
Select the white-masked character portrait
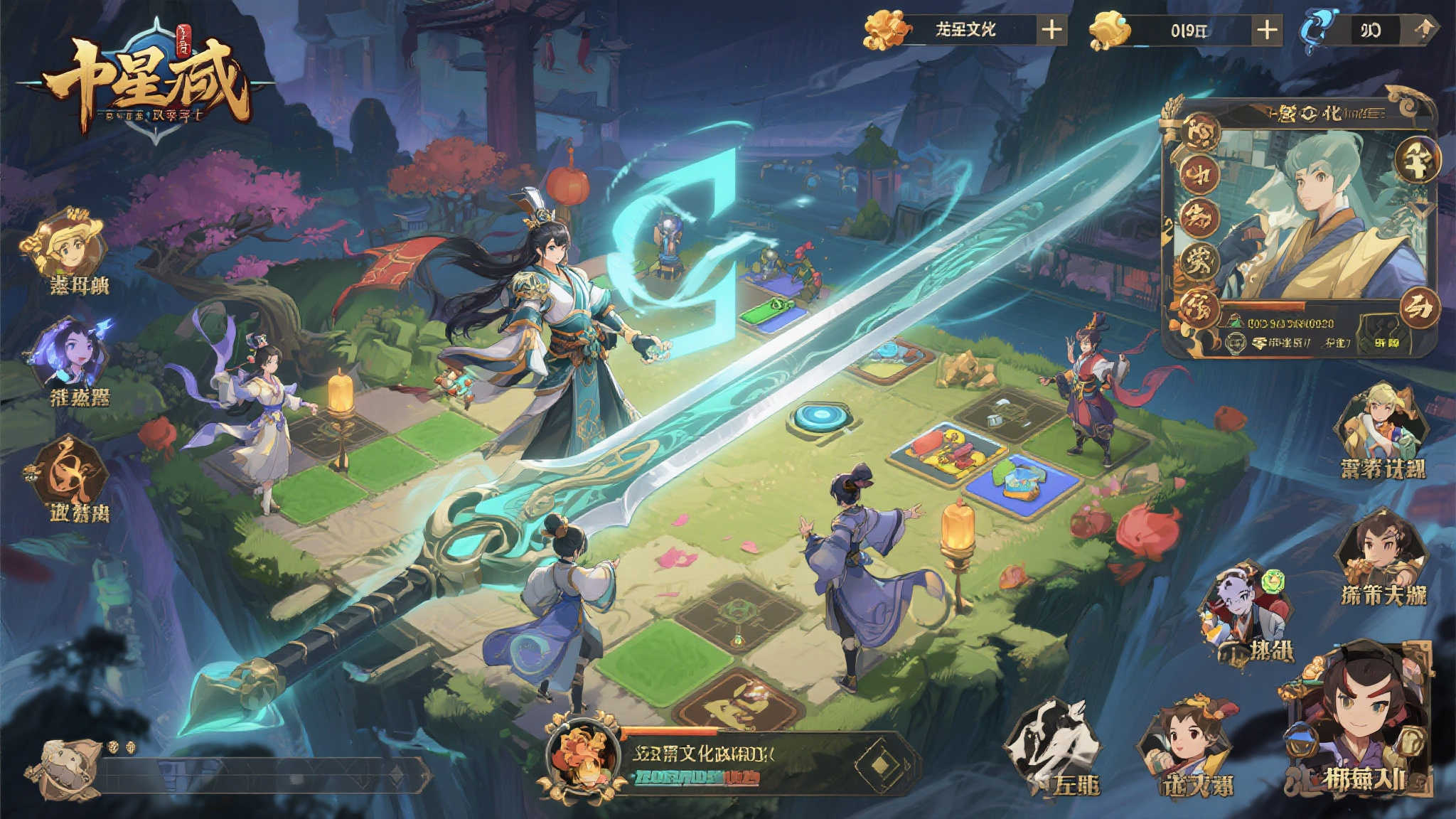[1244, 611]
